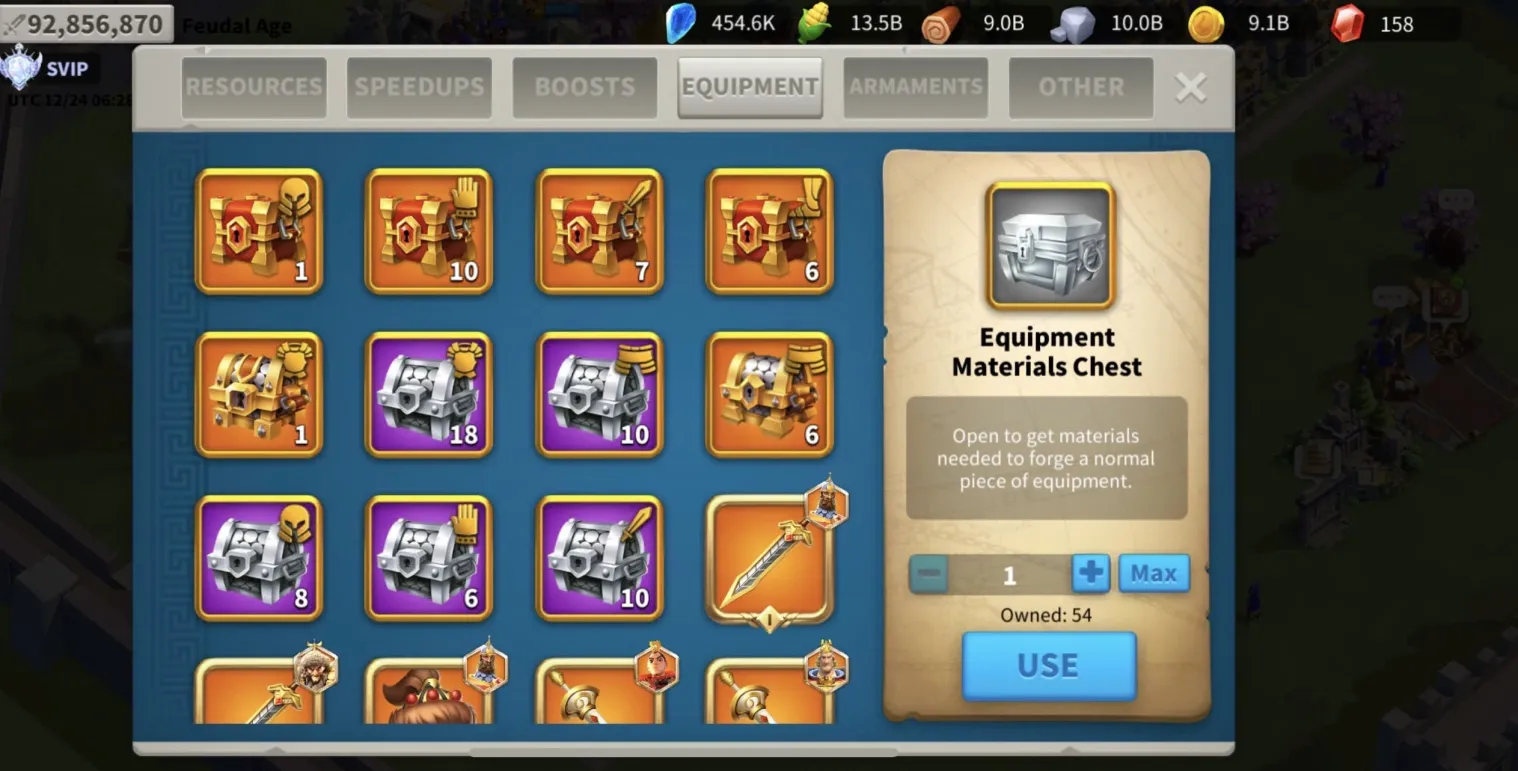Choose the silver helmet chest with 8
Screen dimensions: 1518x771
259,558
